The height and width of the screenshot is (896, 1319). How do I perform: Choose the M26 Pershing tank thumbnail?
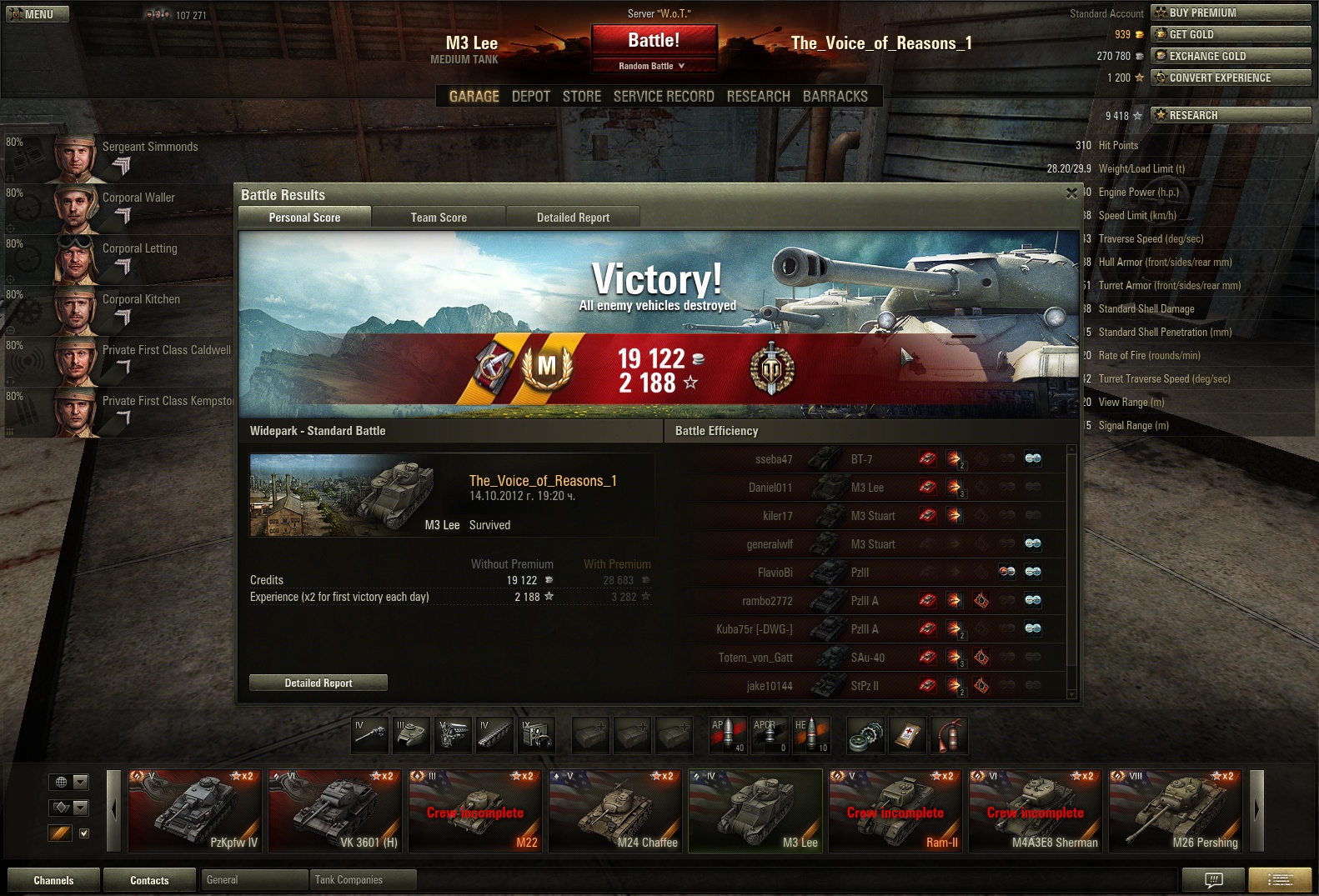pos(1175,811)
